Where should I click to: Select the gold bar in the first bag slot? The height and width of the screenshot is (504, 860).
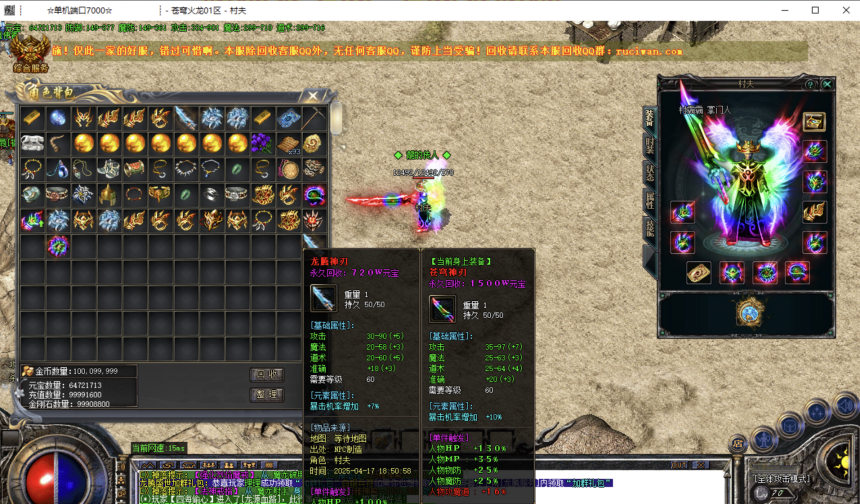click(33, 118)
